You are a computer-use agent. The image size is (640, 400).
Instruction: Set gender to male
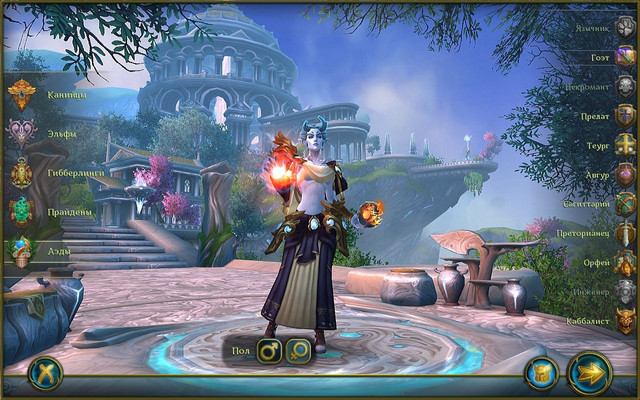tap(270, 351)
